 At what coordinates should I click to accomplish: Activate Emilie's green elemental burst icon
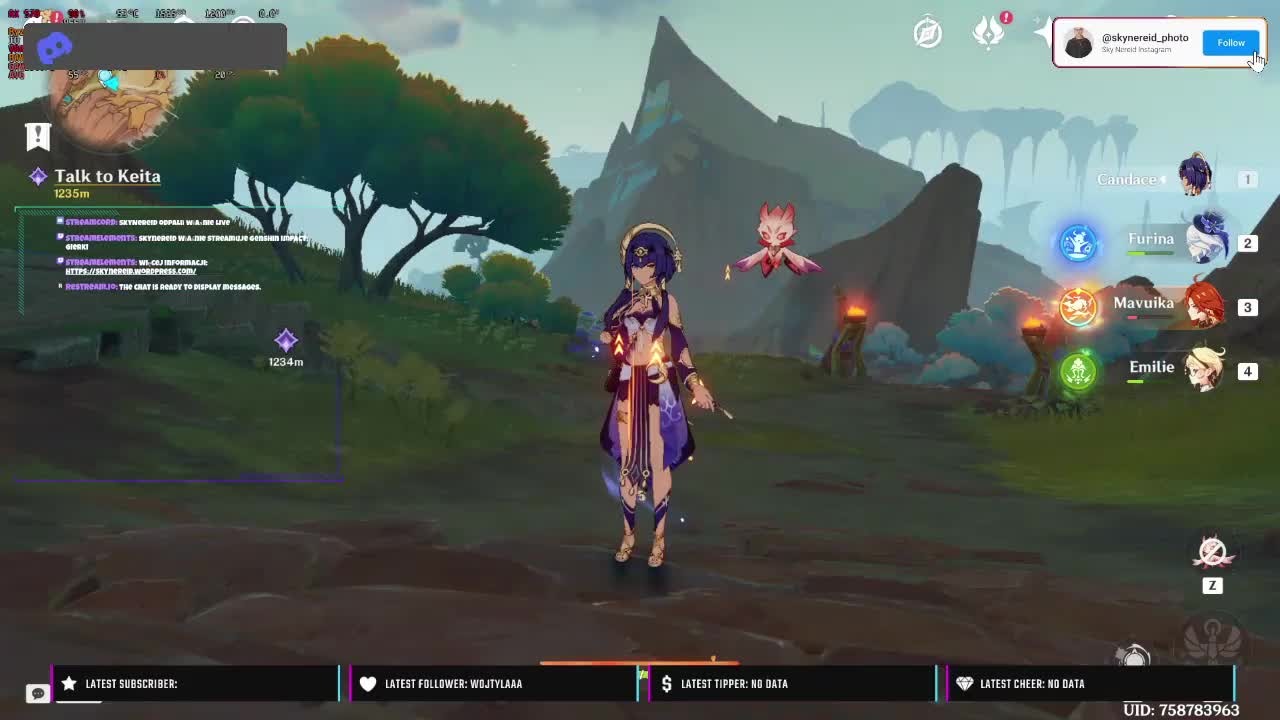(1078, 371)
